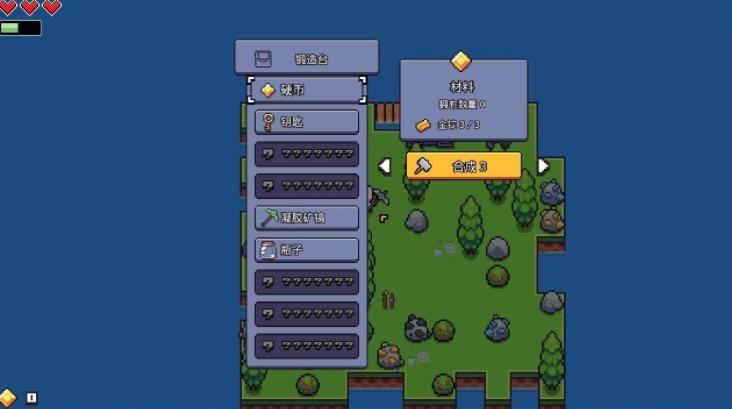
Task: Click the 锻造台 forge header
Action: (x=306, y=58)
